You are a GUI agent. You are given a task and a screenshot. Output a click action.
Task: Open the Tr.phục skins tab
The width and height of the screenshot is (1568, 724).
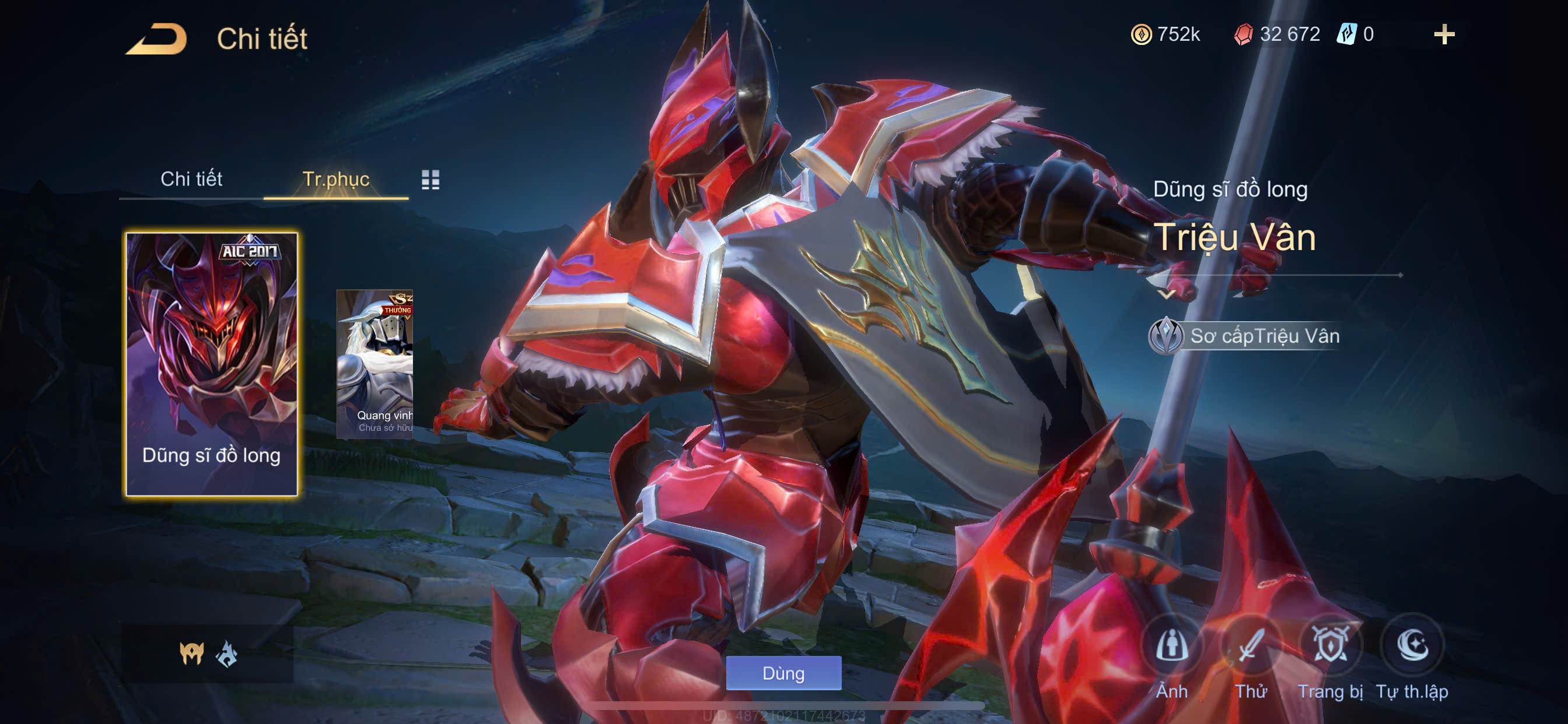(x=335, y=179)
